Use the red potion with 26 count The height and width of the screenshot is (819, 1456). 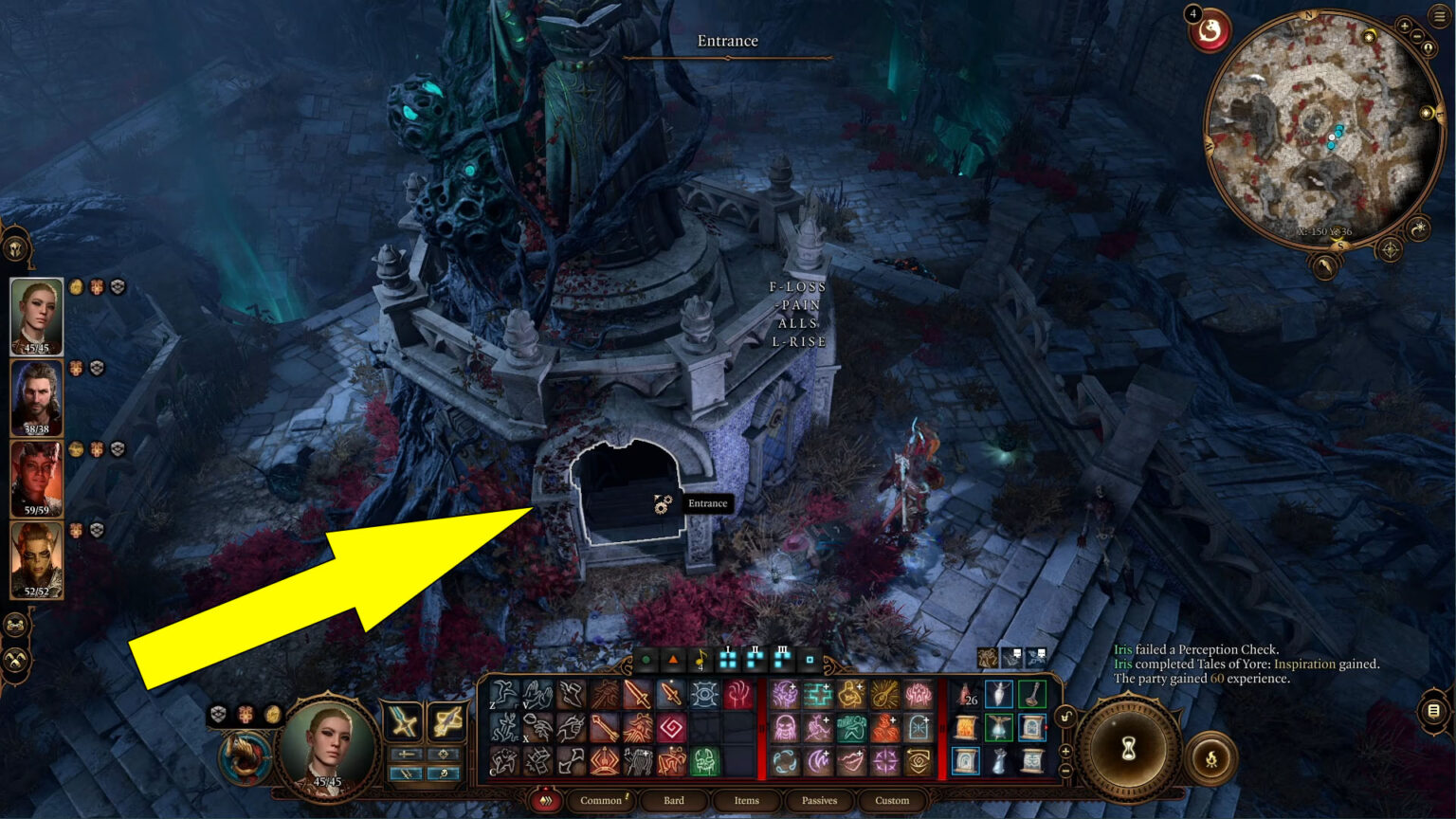point(966,695)
